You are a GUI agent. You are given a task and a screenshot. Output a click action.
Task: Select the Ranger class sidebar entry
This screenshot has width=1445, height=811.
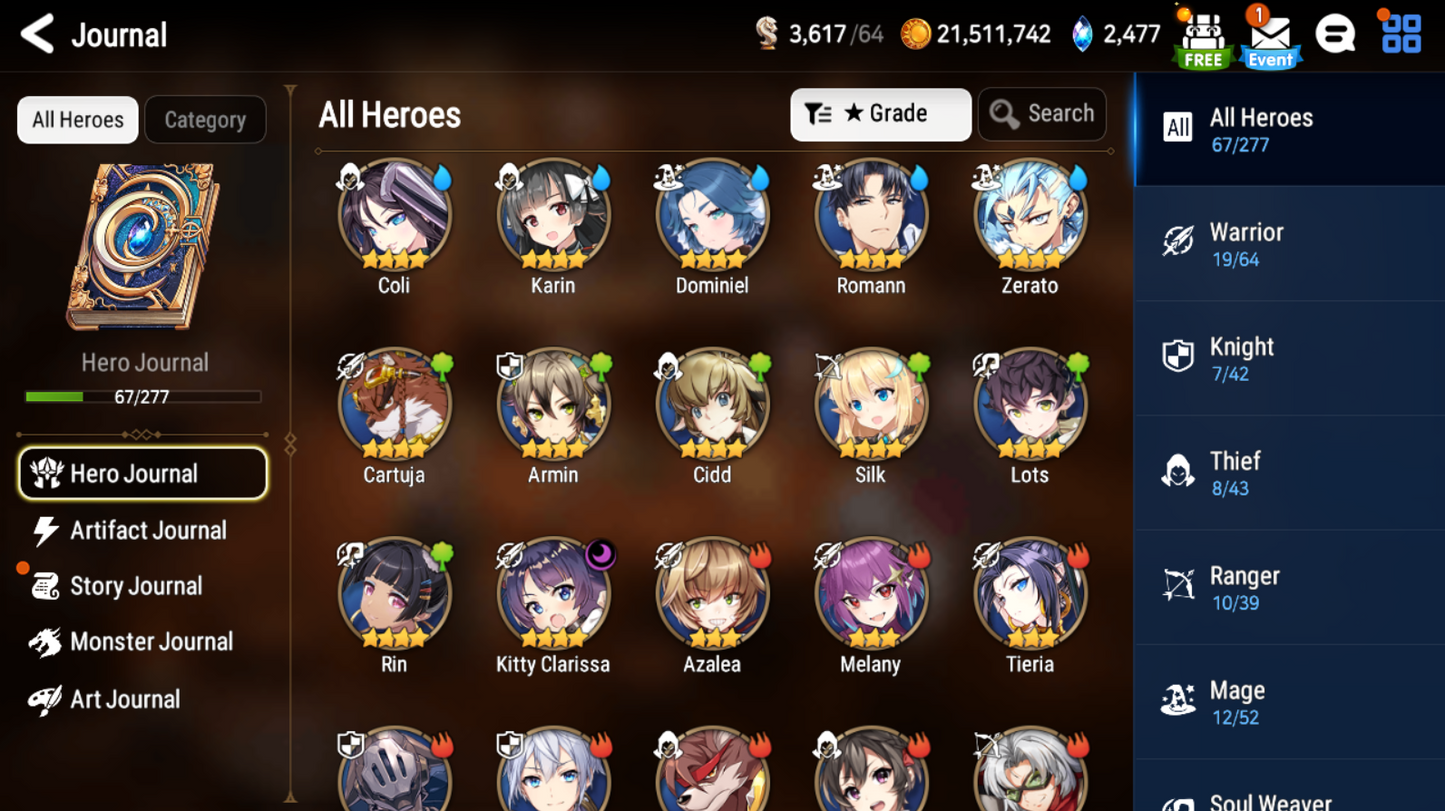pos(1289,586)
